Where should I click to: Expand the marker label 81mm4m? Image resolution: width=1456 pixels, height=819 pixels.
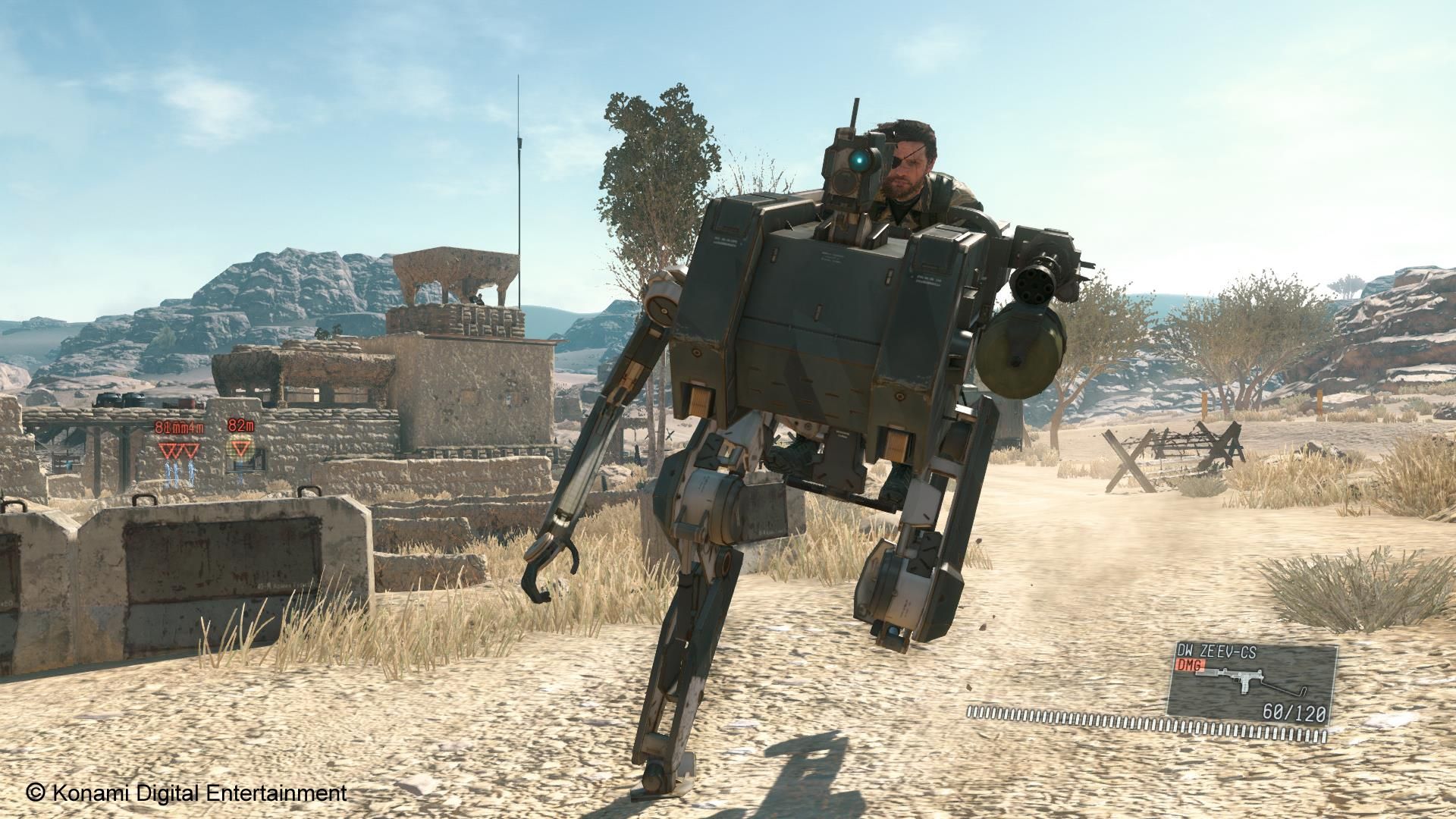[179, 426]
